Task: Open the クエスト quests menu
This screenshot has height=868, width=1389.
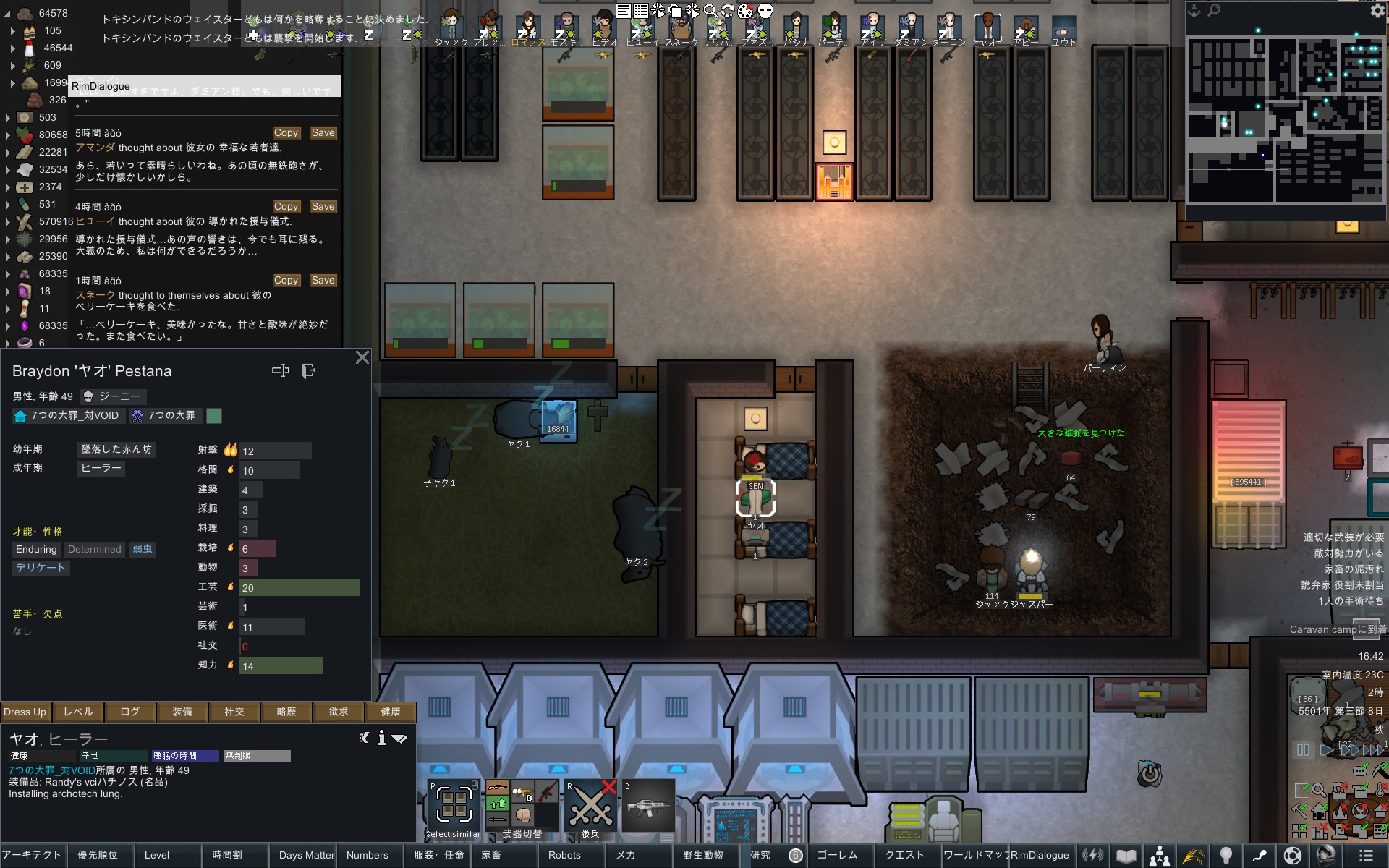Action: (x=904, y=855)
